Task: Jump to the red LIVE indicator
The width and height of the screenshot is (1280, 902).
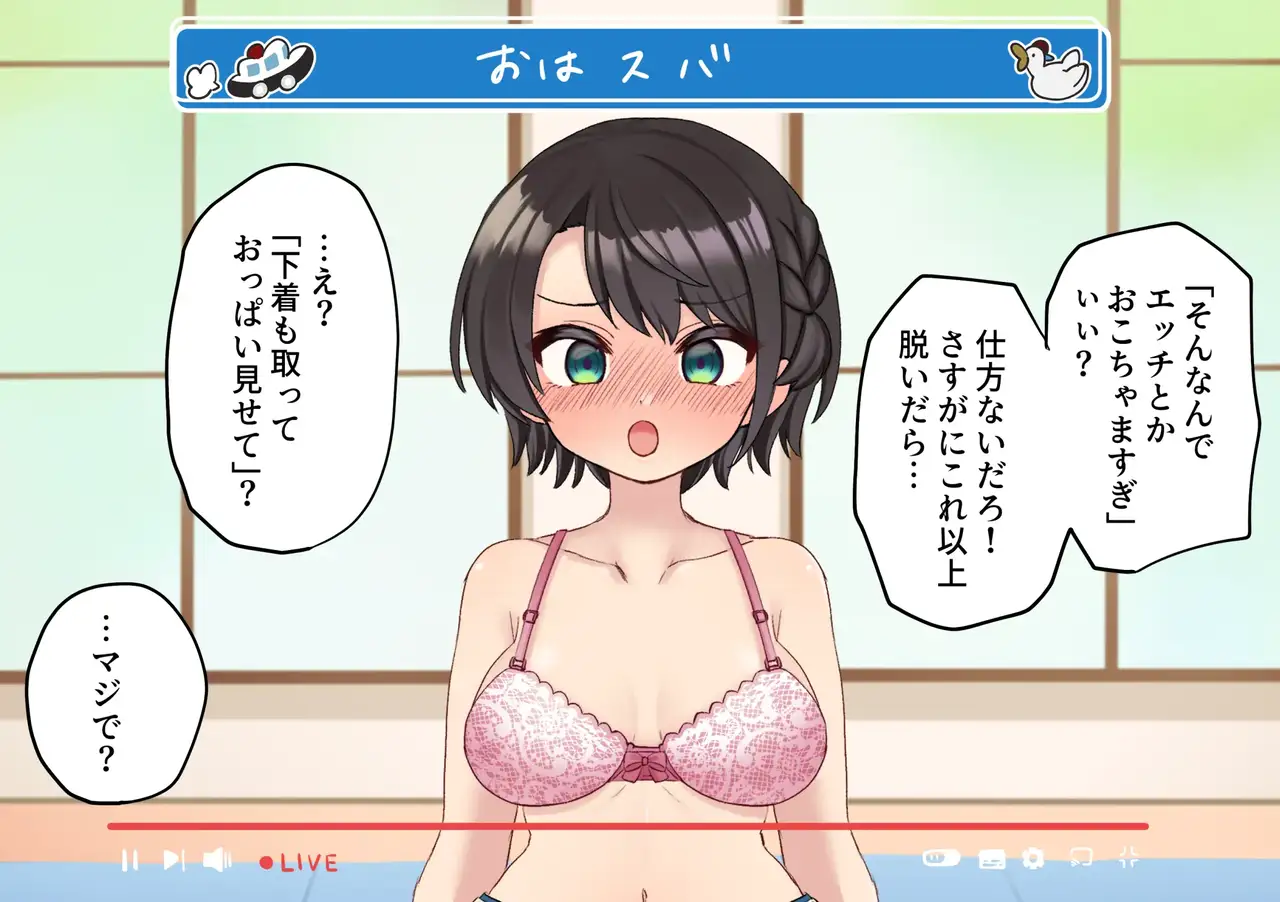Action: pyautogui.click(x=299, y=861)
